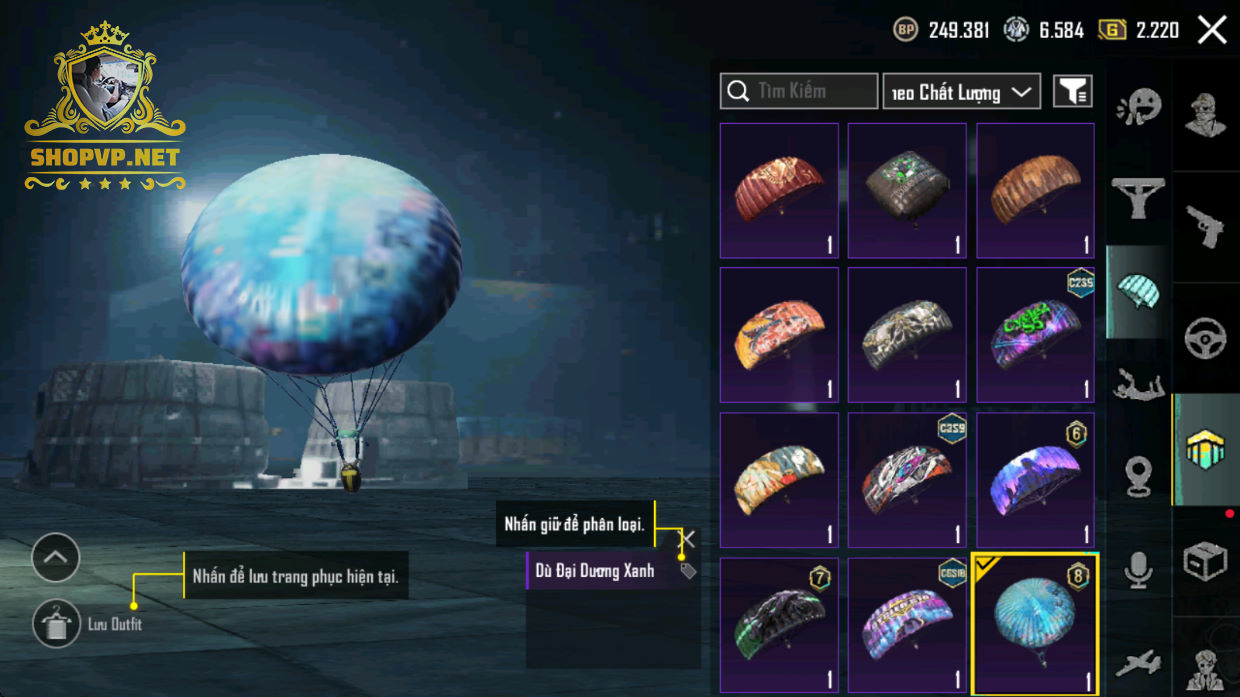Pick the C3S9 red-white parachute
Viewport: 1240px width, 697px height.
[x=907, y=479]
